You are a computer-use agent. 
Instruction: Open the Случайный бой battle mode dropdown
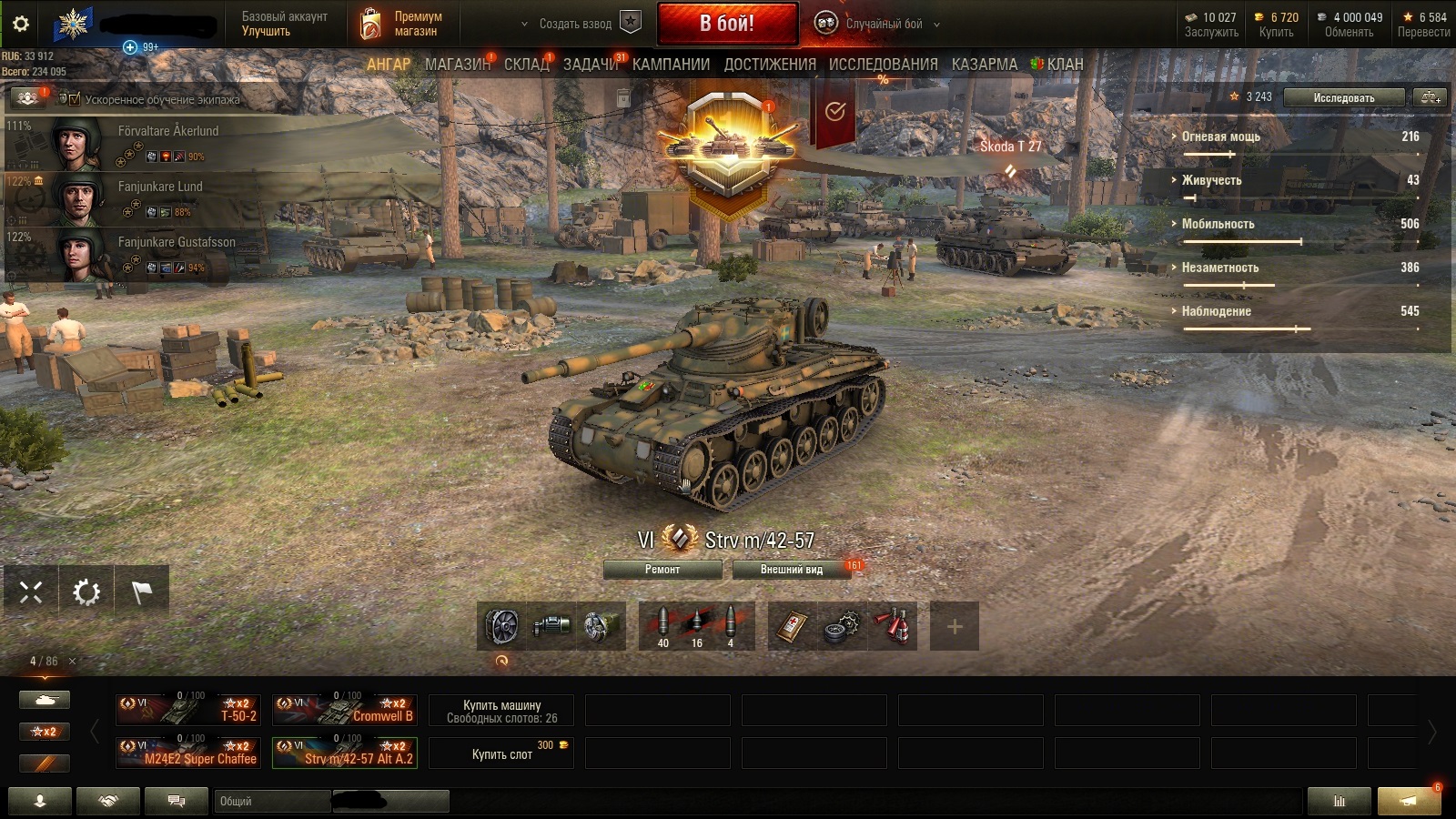point(883,24)
